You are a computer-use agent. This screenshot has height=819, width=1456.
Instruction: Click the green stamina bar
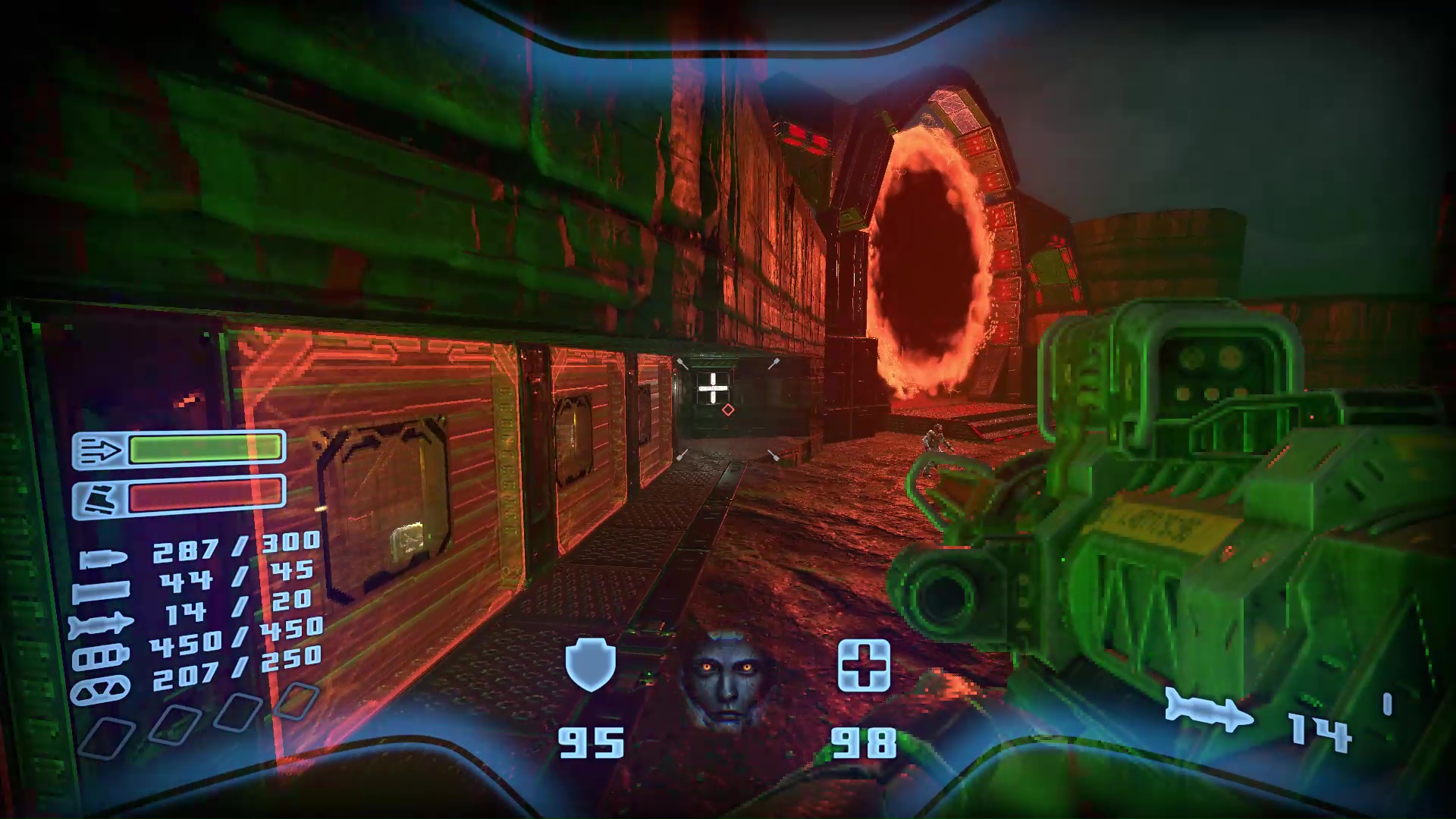pyautogui.click(x=205, y=449)
